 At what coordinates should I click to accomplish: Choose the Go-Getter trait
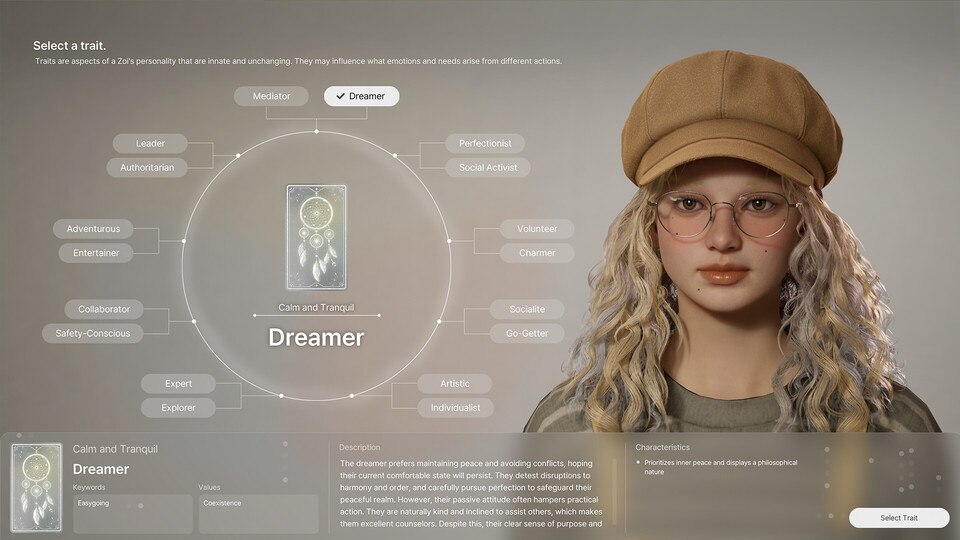click(527, 333)
